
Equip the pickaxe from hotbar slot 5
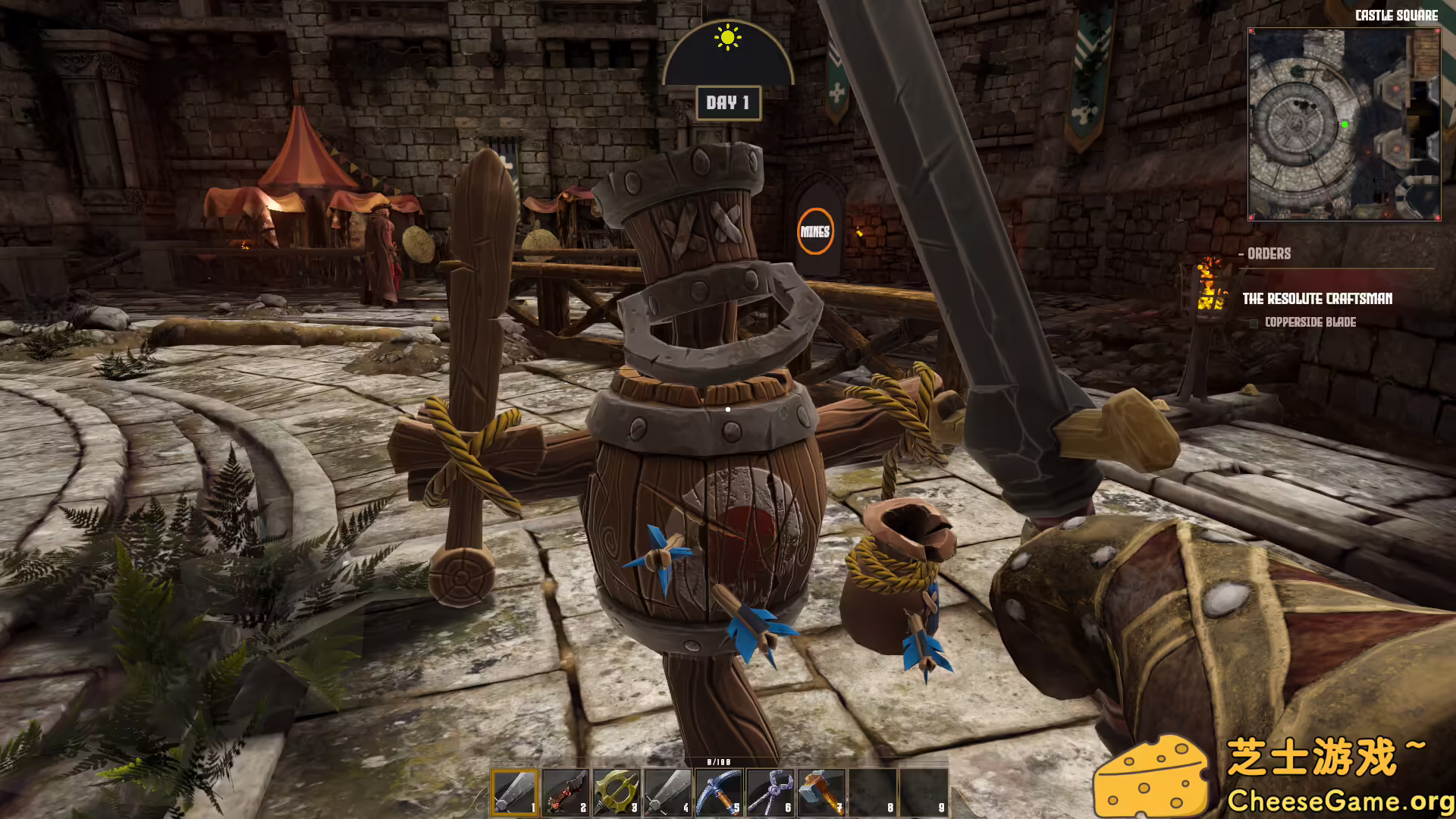[717, 792]
